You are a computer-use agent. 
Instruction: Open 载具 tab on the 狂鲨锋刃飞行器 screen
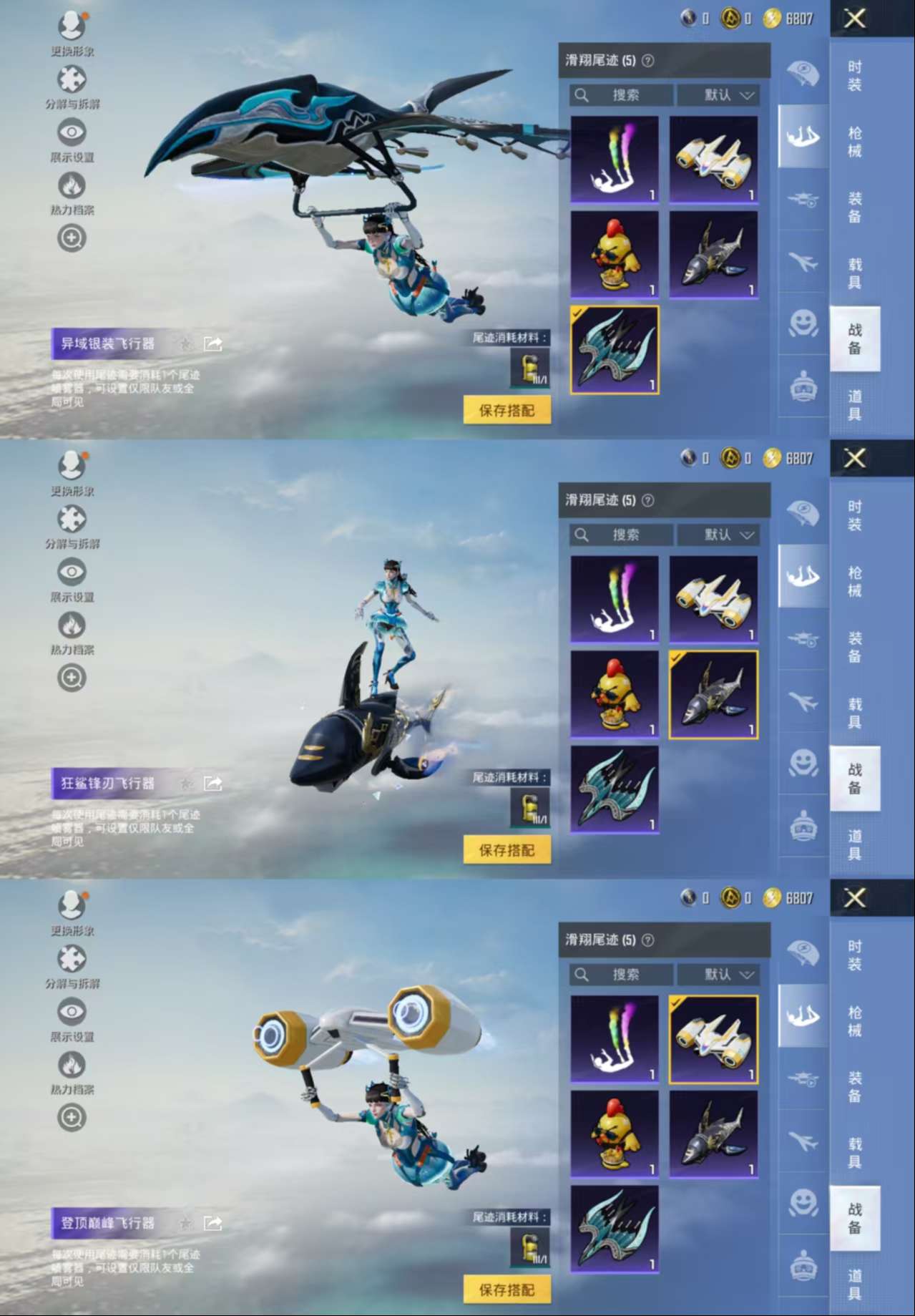click(x=855, y=713)
